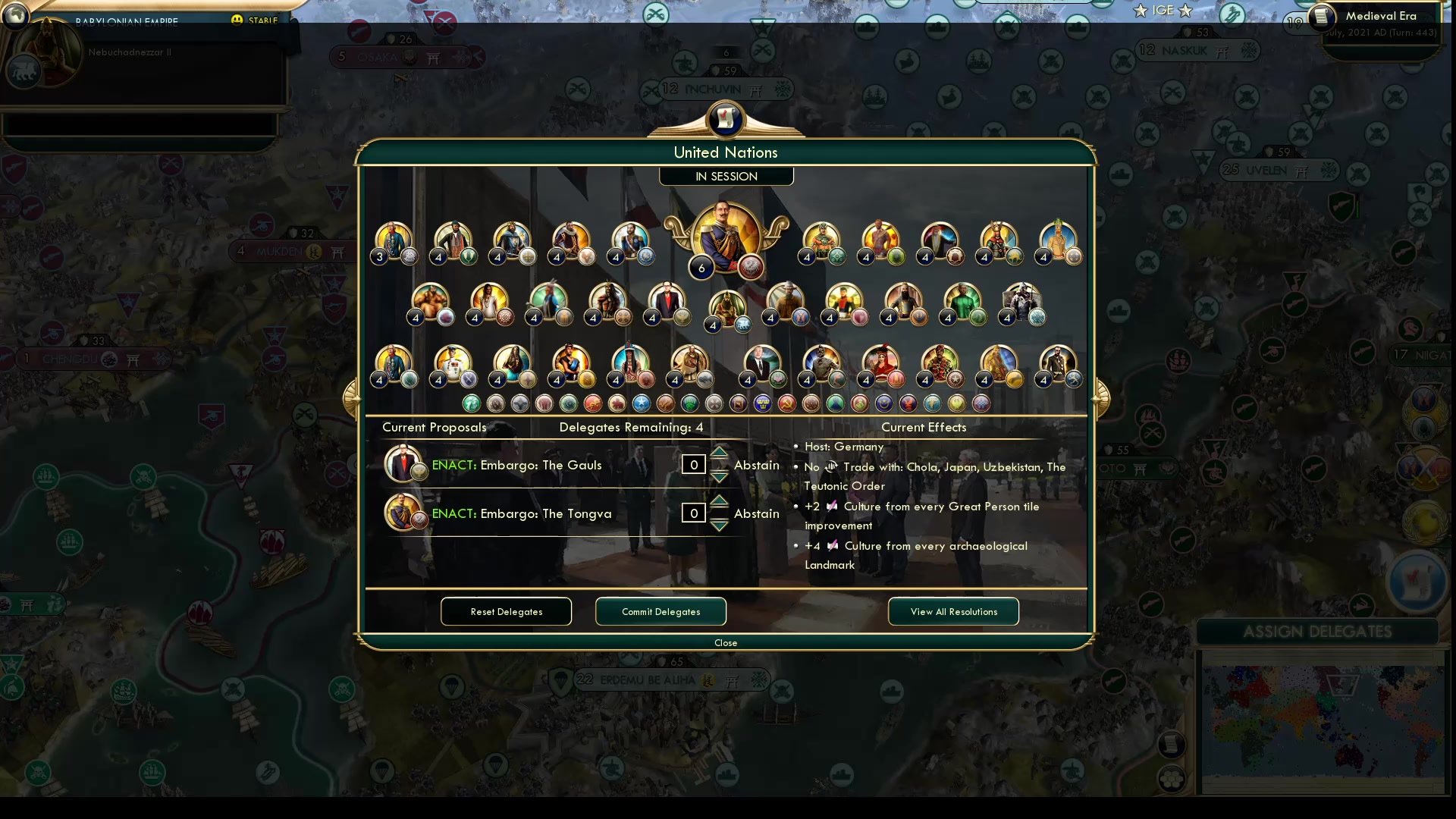
Task: Click the United Nations scroll icon above the title
Action: [x=726, y=120]
